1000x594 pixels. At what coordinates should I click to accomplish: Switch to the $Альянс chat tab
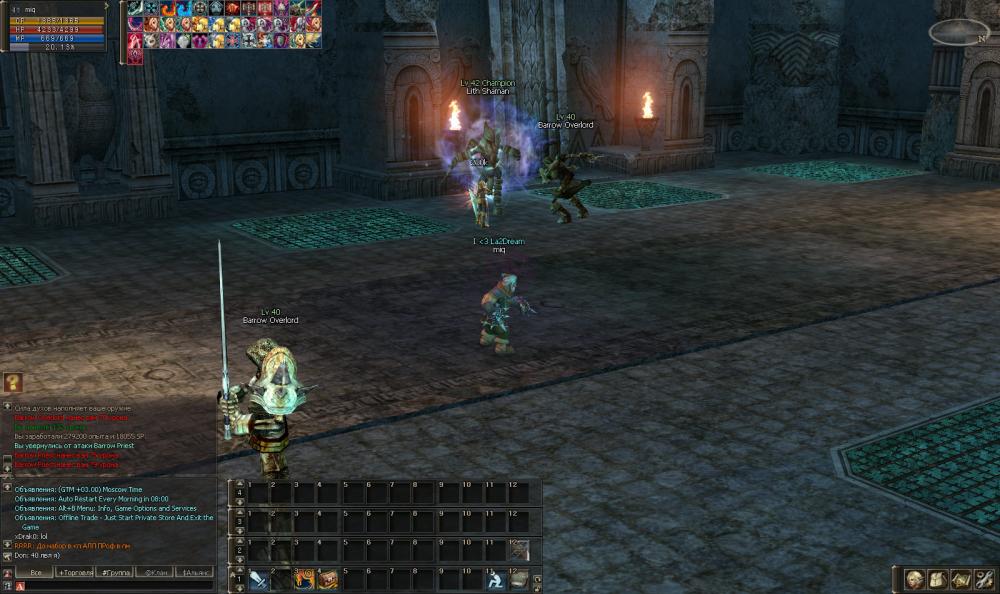click(x=194, y=572)
